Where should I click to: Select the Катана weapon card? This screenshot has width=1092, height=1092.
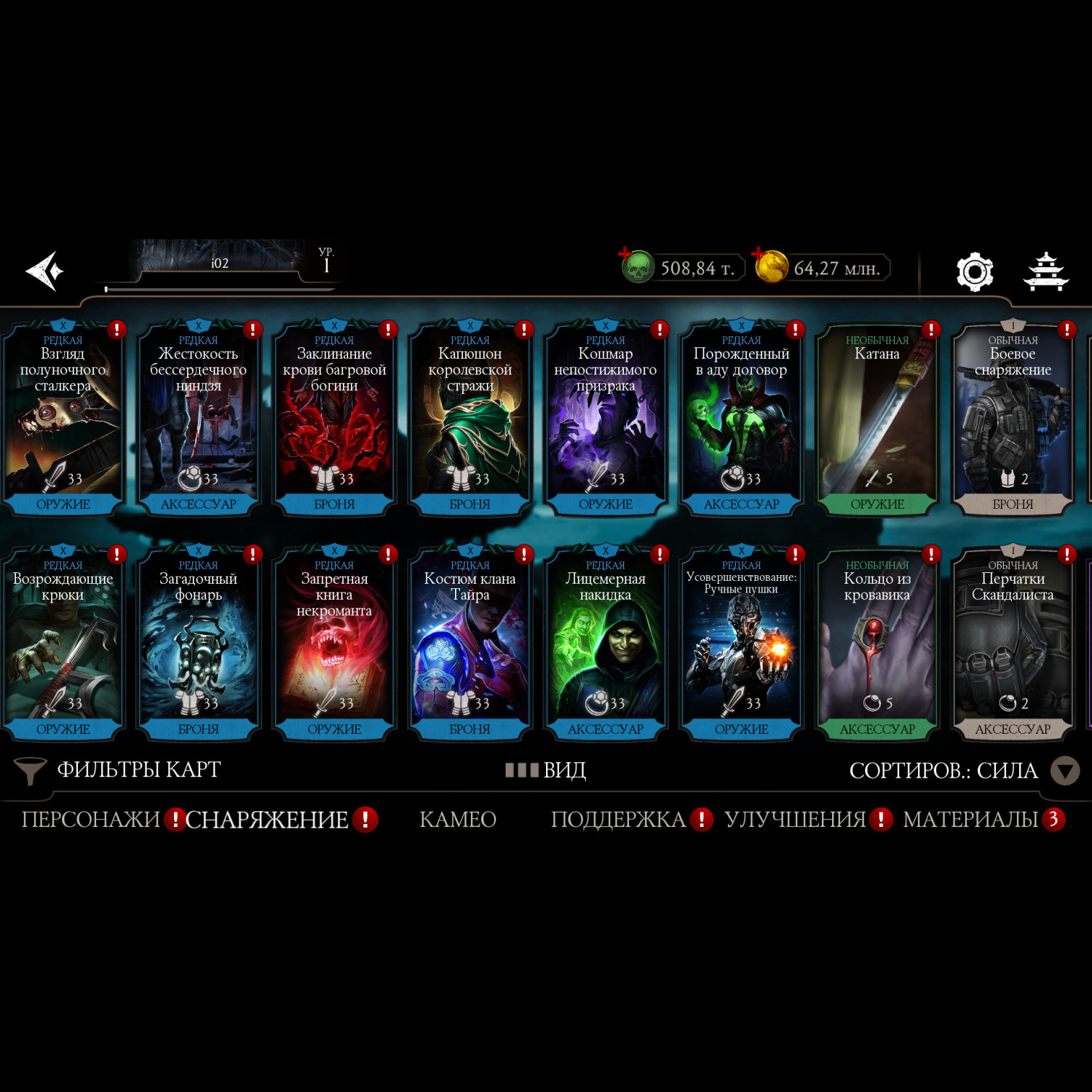click(x=877, y=419)
